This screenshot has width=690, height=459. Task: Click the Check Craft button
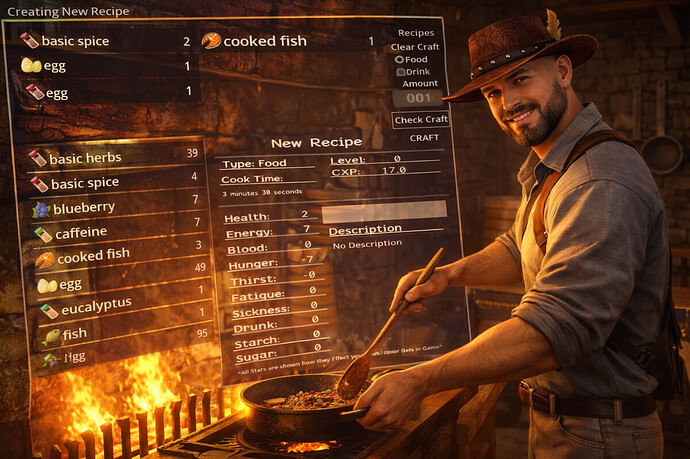[420, 120]
